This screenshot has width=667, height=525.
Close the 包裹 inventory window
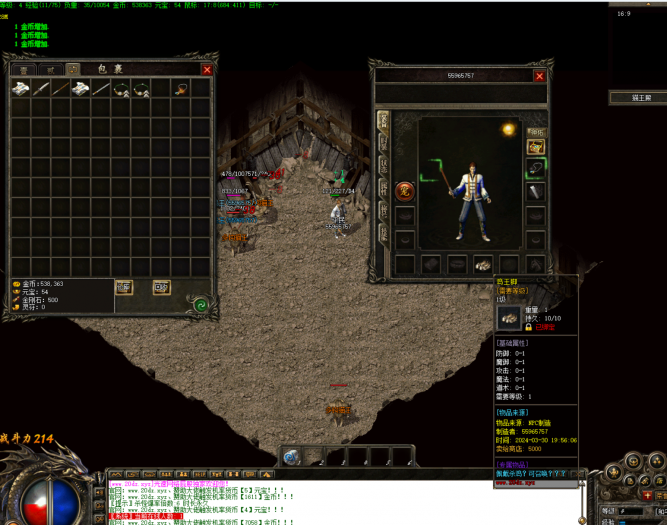[207, 70]
